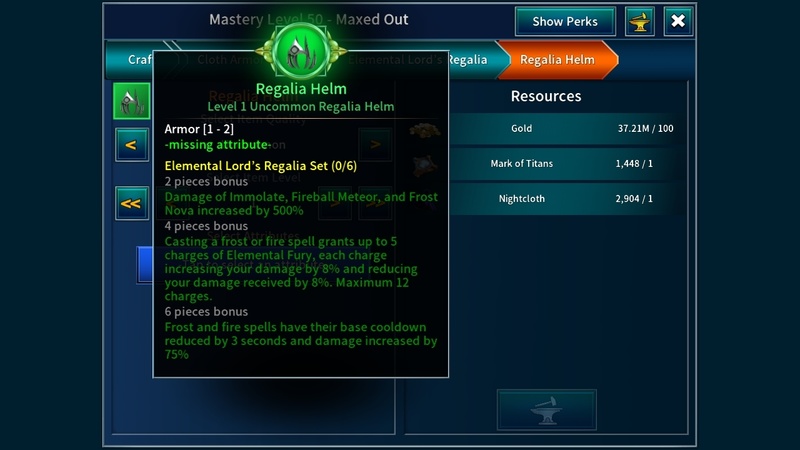Click the golden genie lamp button
The width and height of the screenshot is (800, 450).
639,21
